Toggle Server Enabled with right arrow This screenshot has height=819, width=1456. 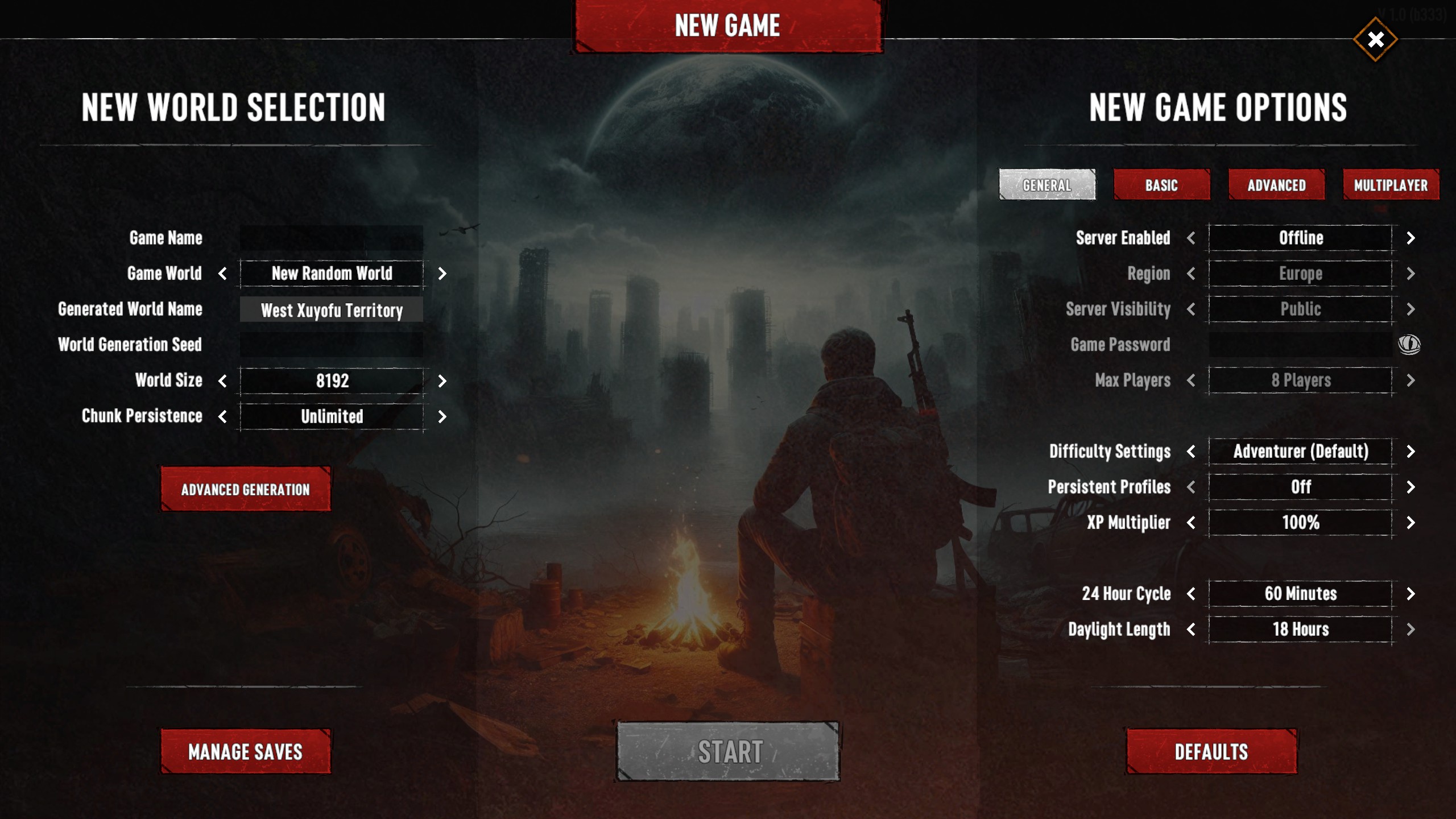1410,238
